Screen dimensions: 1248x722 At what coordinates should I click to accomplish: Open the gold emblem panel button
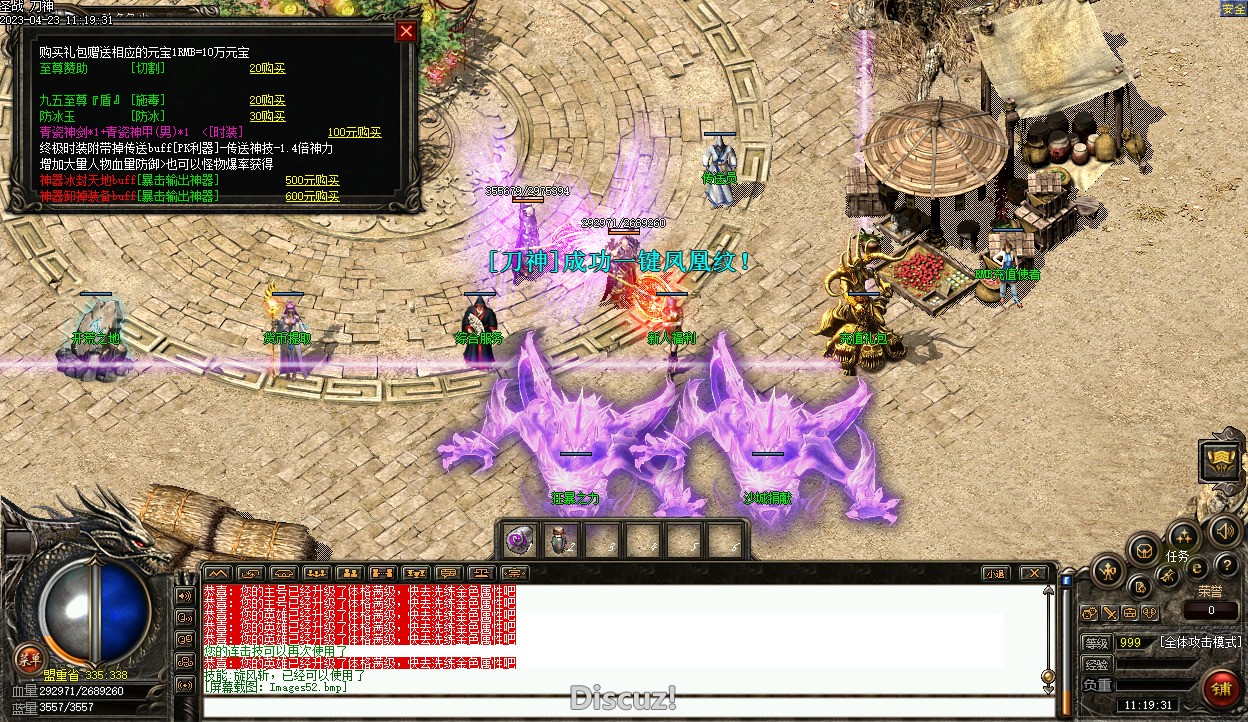pos(1220,461)
